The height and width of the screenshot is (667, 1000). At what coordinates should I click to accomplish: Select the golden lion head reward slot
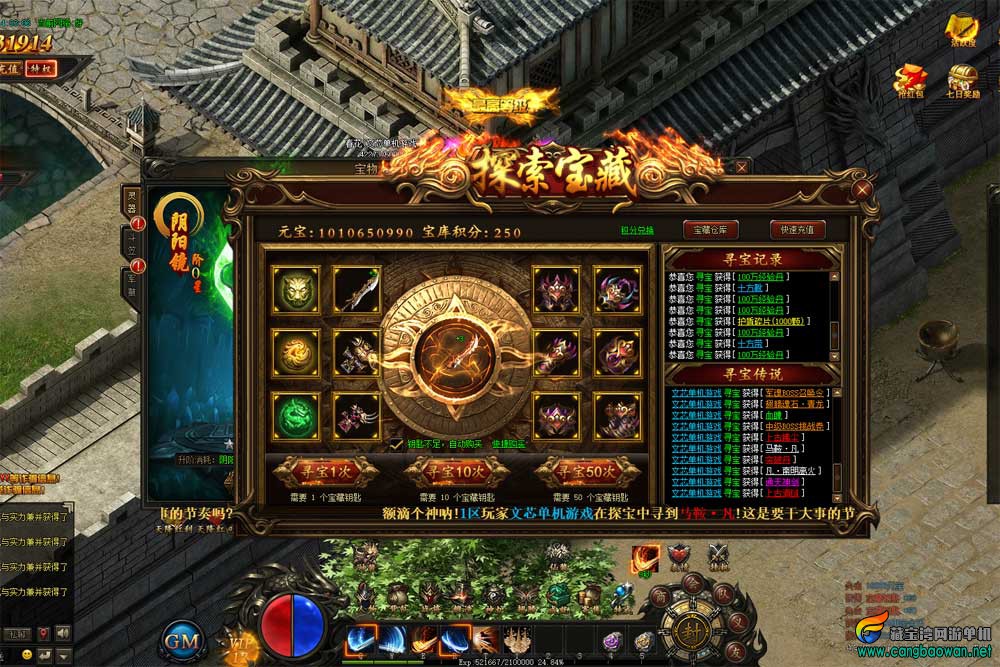click(x=295, y=289)
